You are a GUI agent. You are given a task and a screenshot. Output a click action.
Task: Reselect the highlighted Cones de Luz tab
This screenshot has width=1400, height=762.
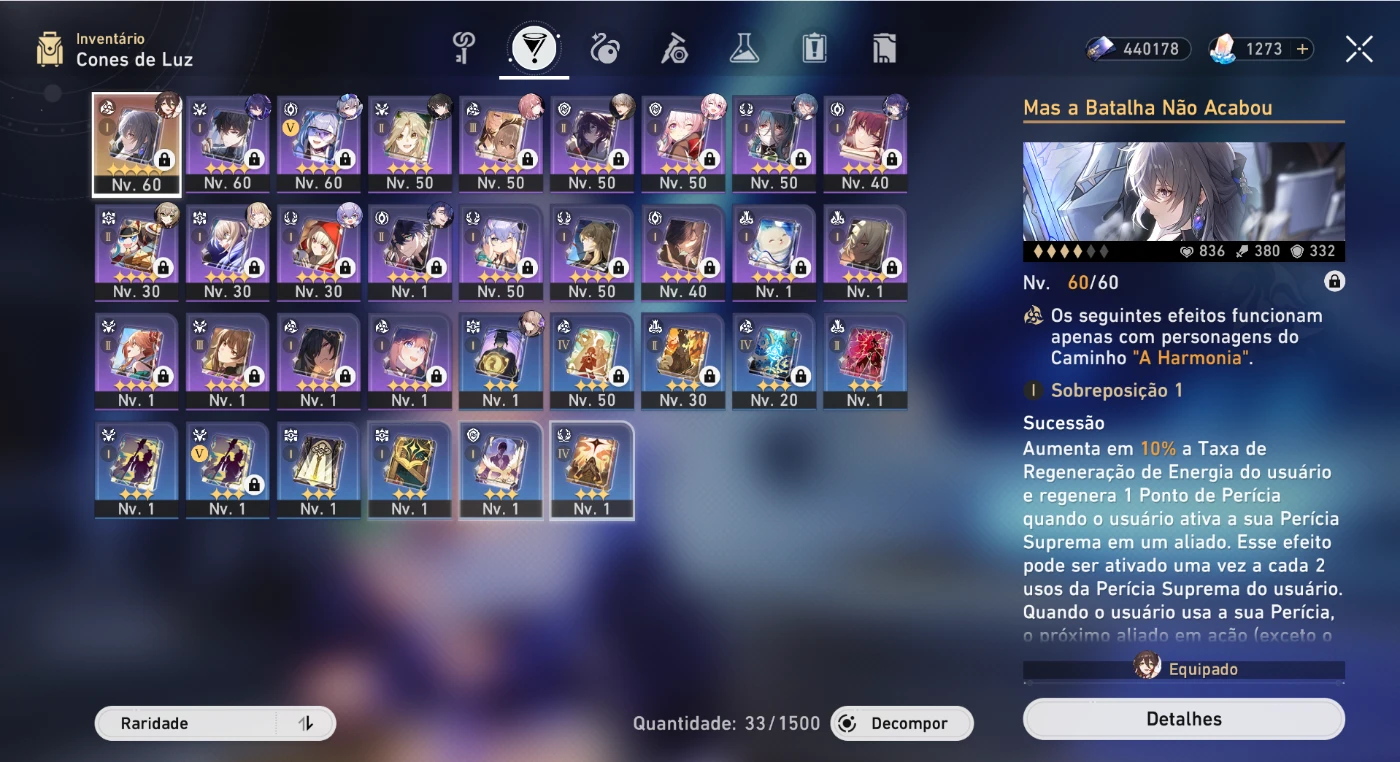click(x=535, y=45)
